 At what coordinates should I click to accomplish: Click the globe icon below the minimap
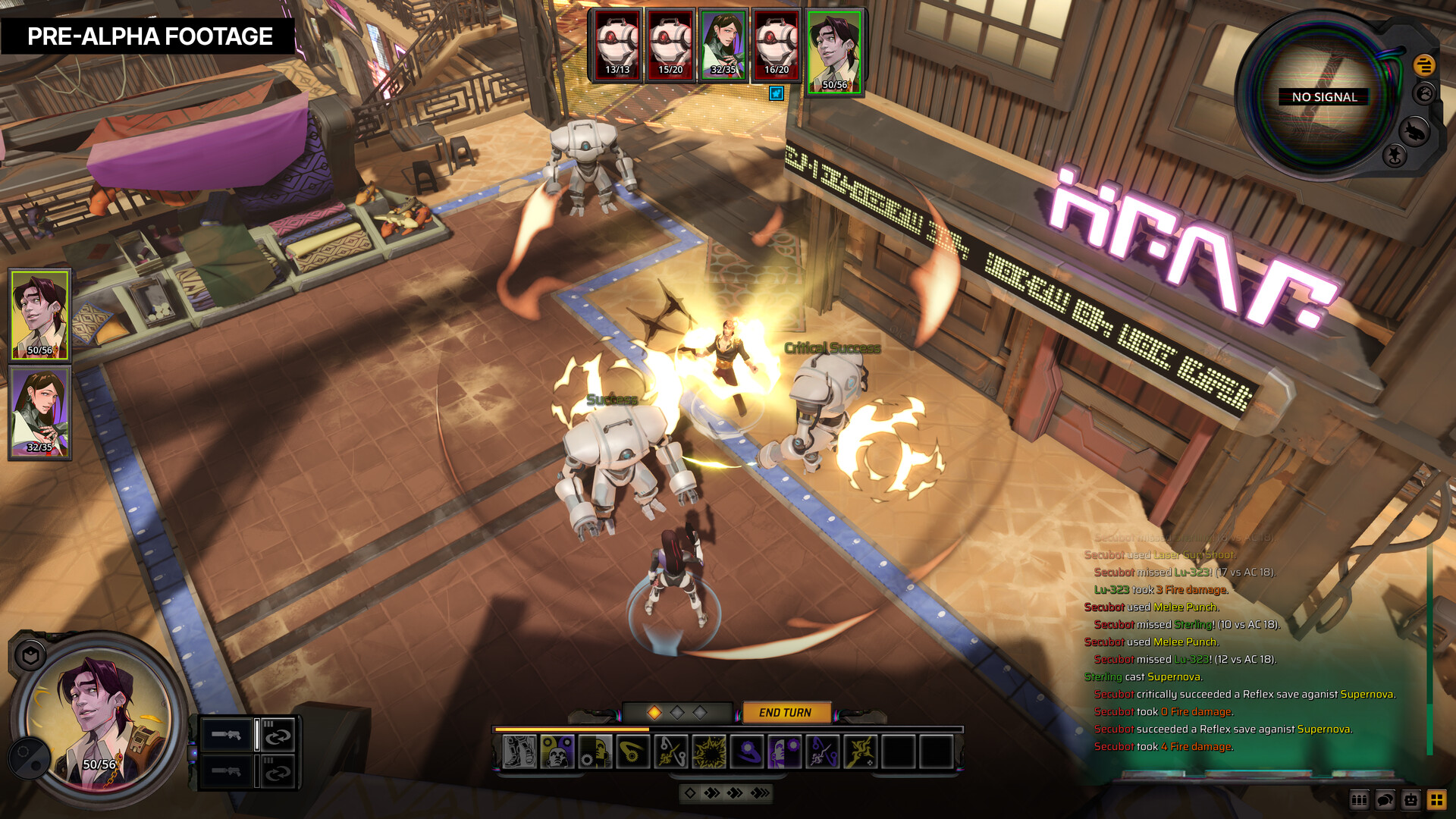click(x=1425, y=92)
